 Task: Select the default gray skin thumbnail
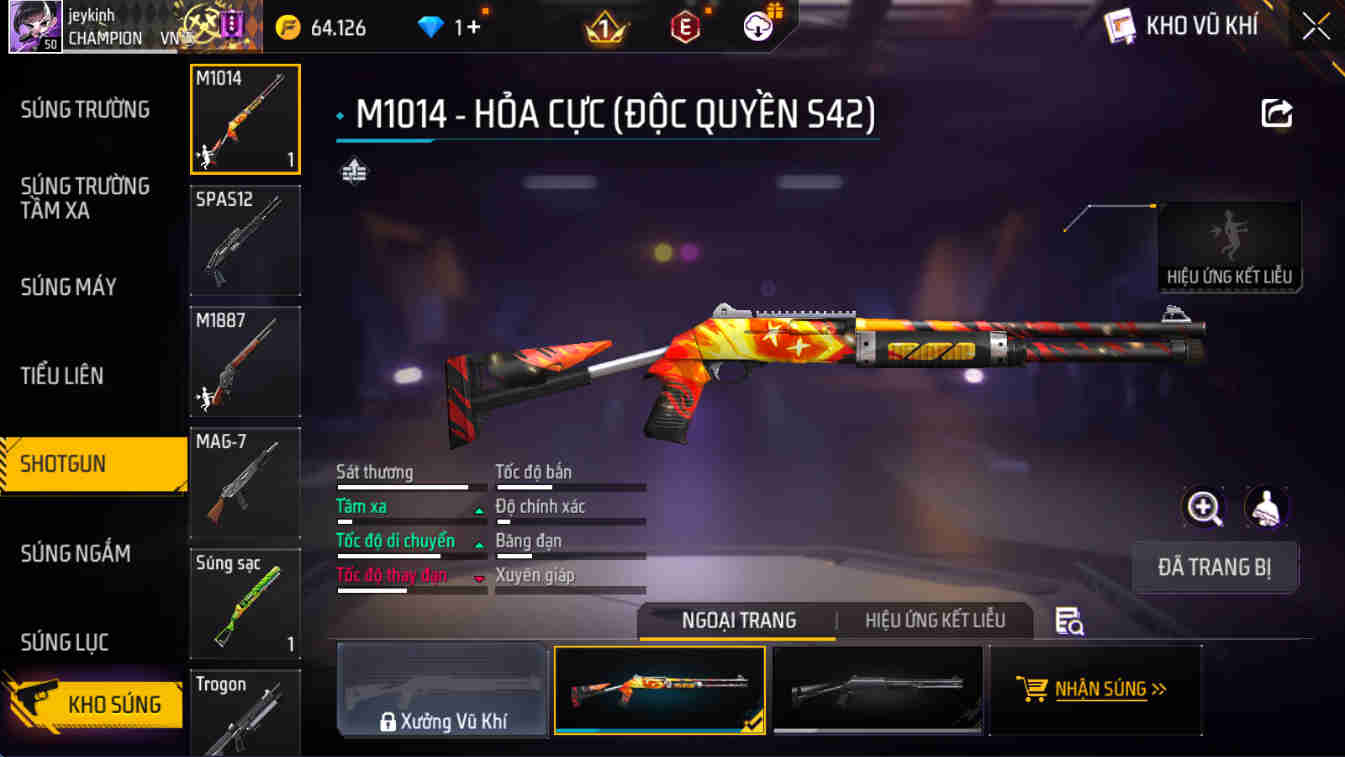pyautogui.click(x=877, y=688)
